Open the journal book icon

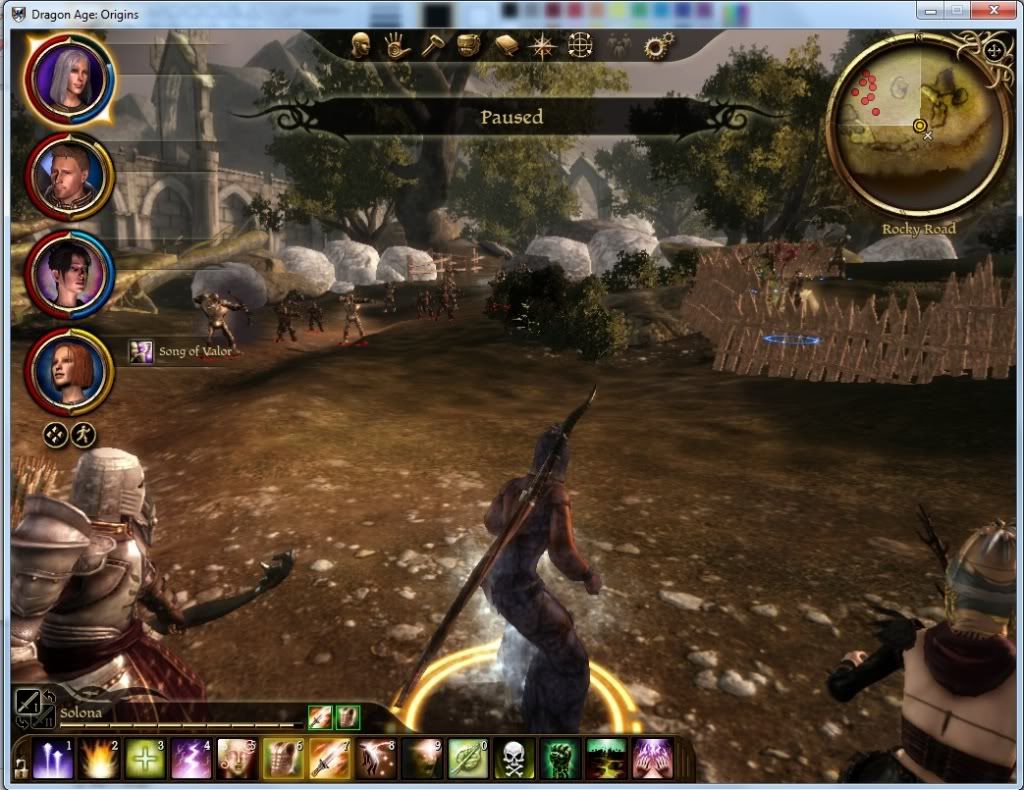point(505,45)
